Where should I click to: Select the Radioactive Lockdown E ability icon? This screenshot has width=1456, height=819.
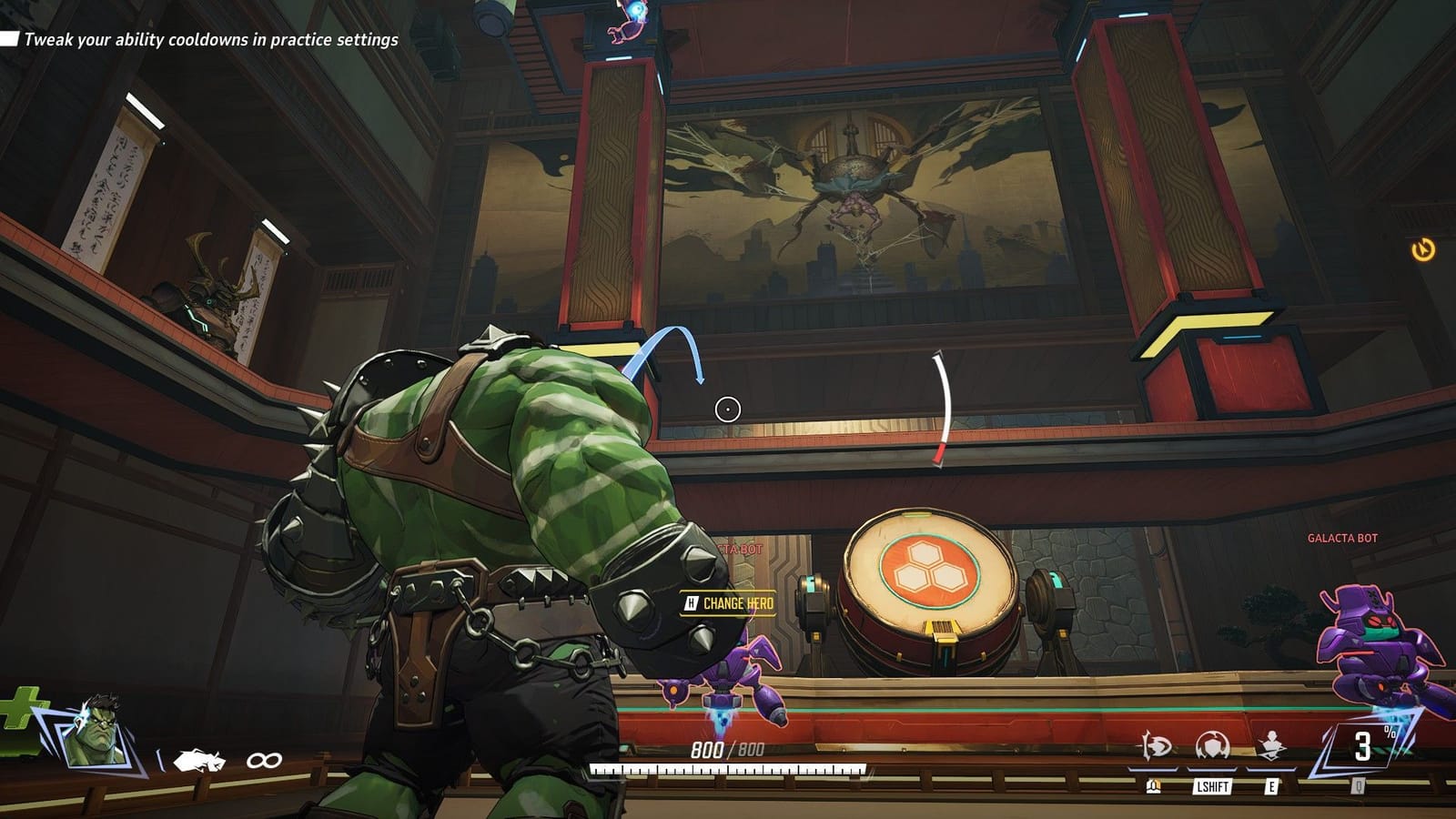point(1272,744)
